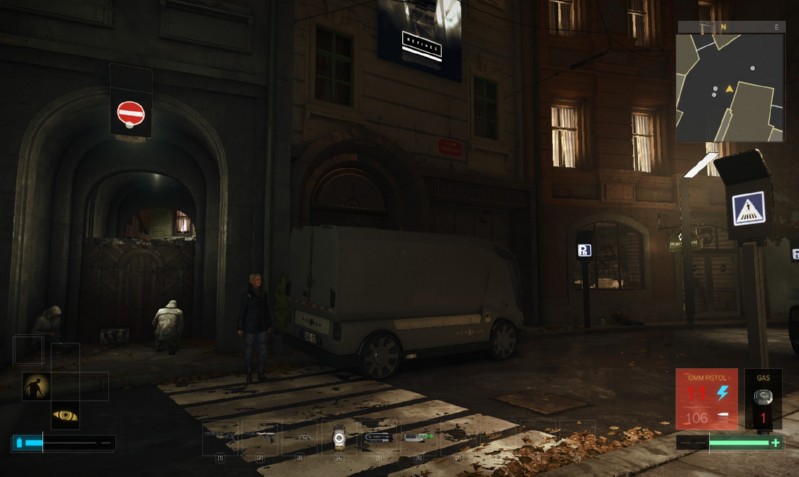Select the green-tipped item in the hotbar
The image size is (799, 477).
[x=418, y=436]
